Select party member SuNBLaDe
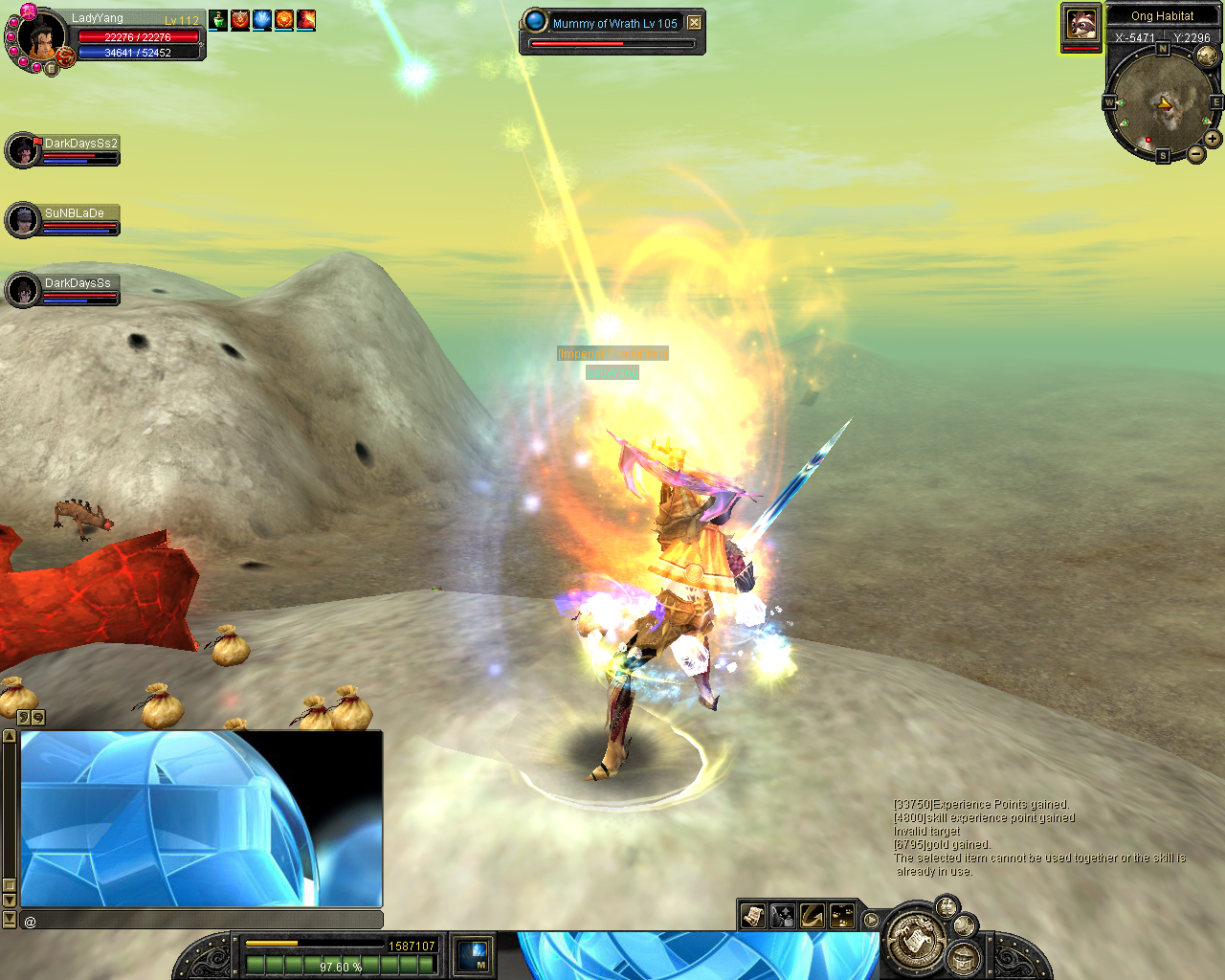This screenshot has height=980, width=1225. click(x=23, y=221)
